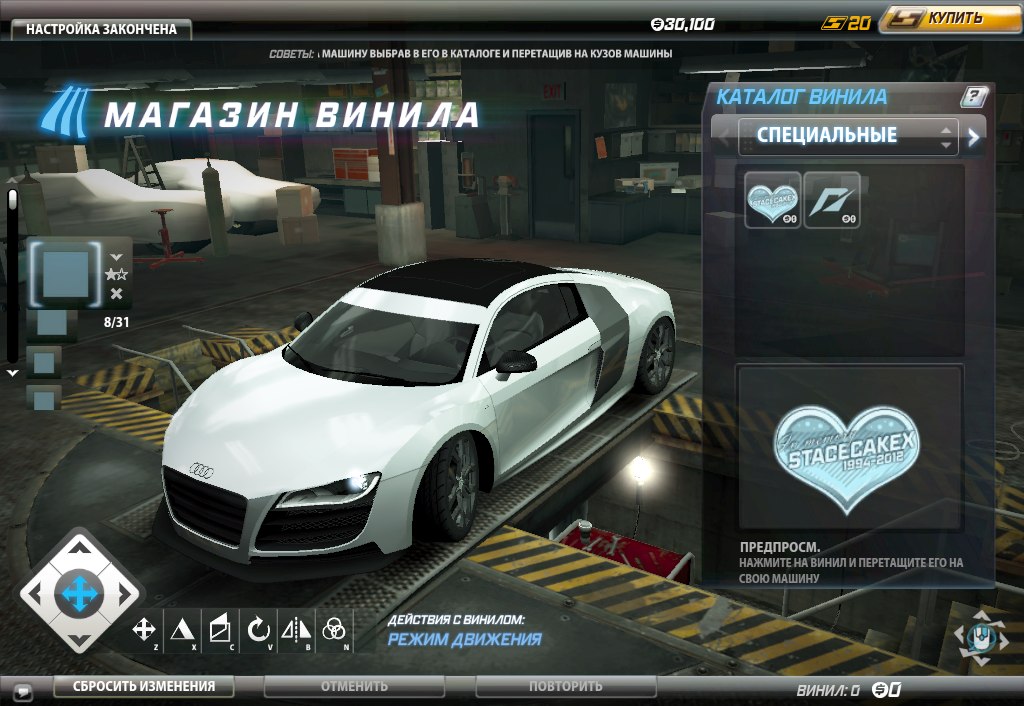
Task: Activate the skew tool
Action: [219, 629]
